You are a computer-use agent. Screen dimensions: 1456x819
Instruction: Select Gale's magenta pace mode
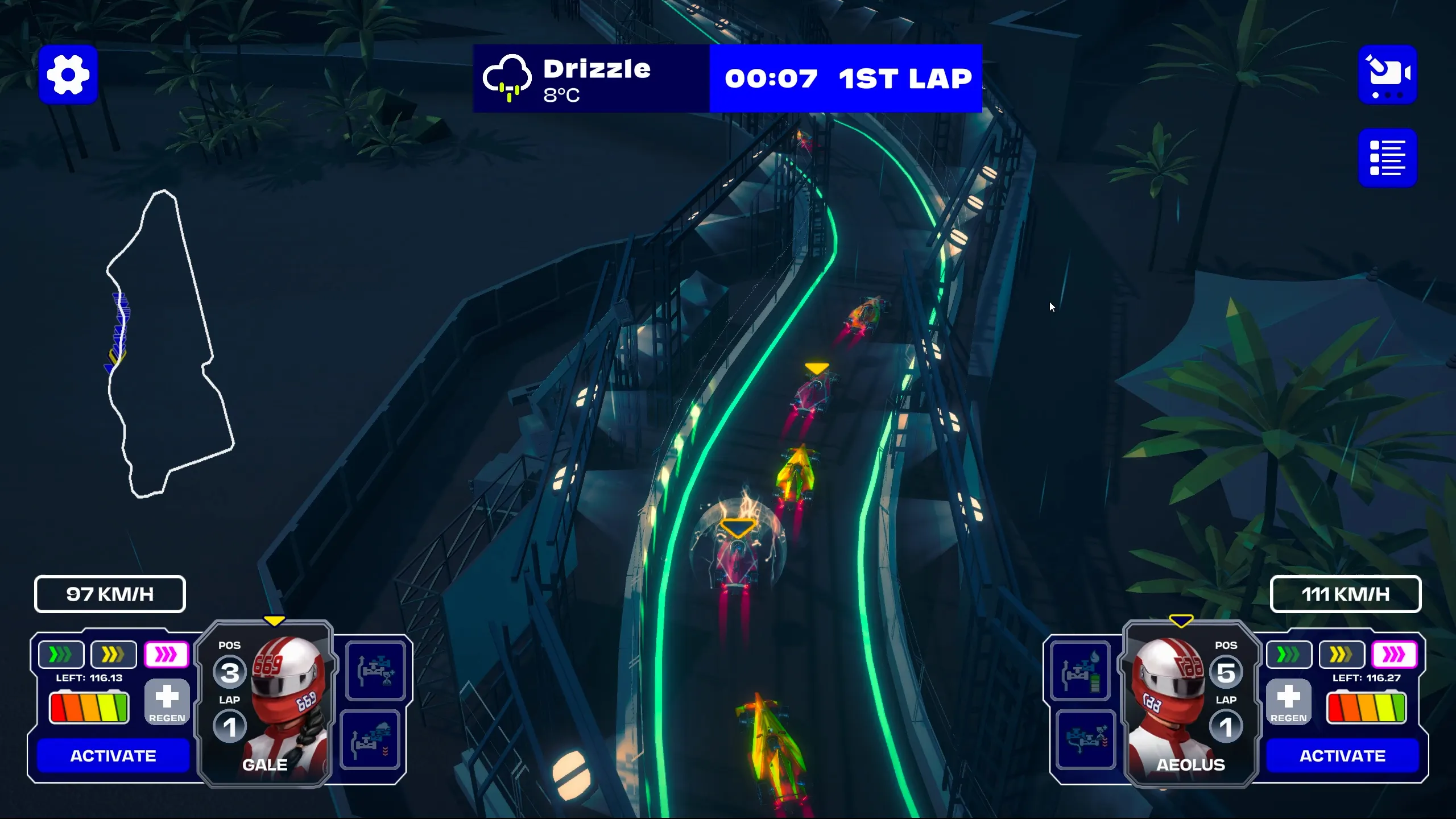click(x=166, y=655)
